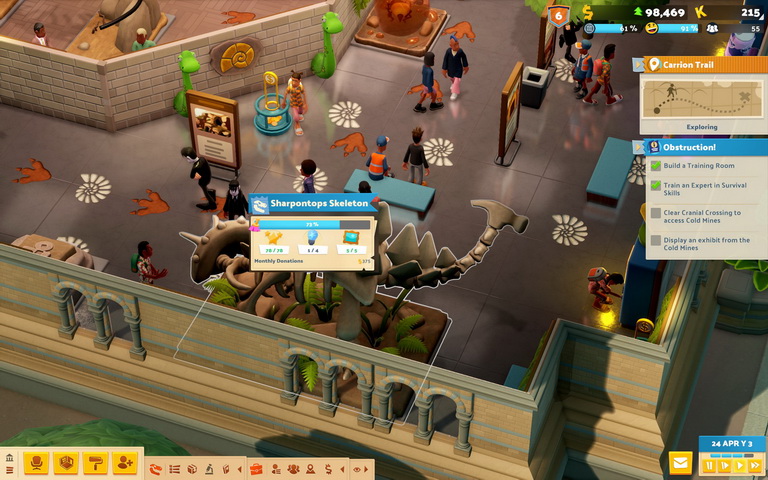Collapse the Obstruction! objective panel

coord(637,147)
